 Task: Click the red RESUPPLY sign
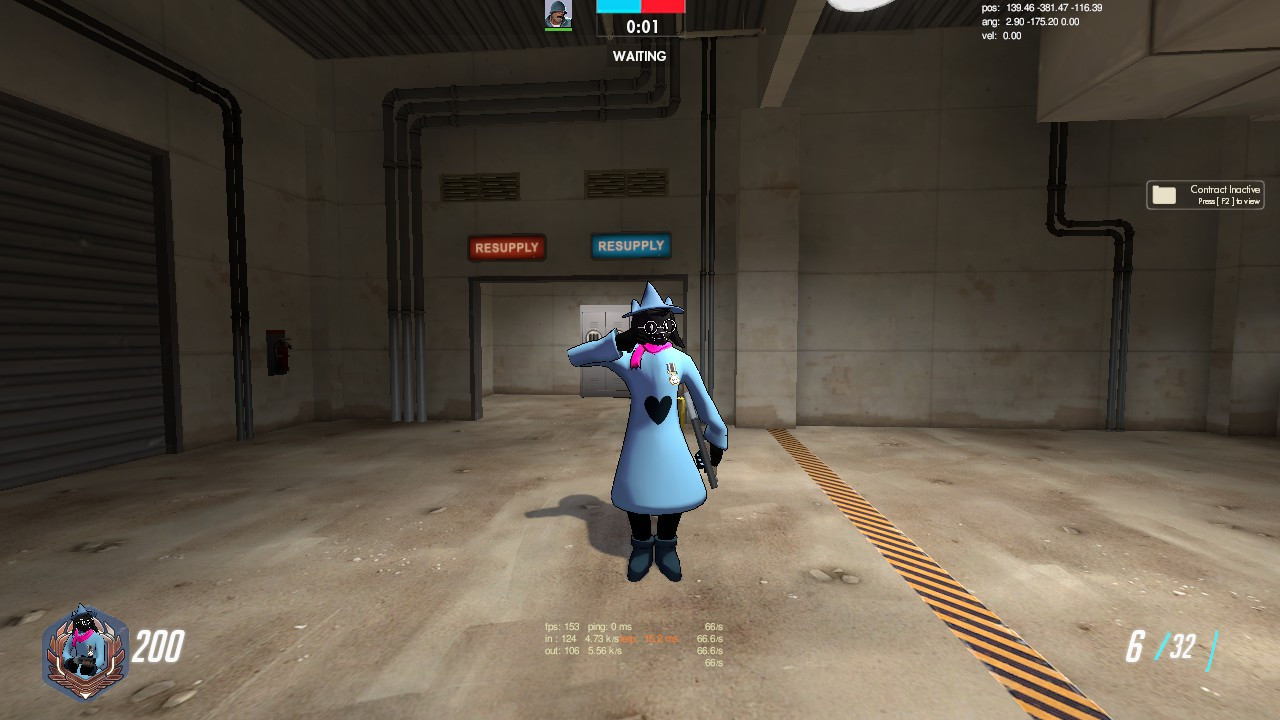click(507, 247)
